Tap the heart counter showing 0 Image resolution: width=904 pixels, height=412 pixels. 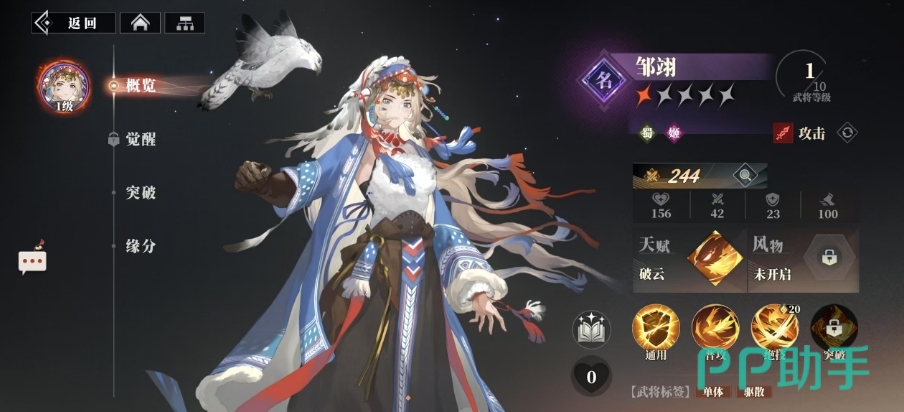[591, 377]
